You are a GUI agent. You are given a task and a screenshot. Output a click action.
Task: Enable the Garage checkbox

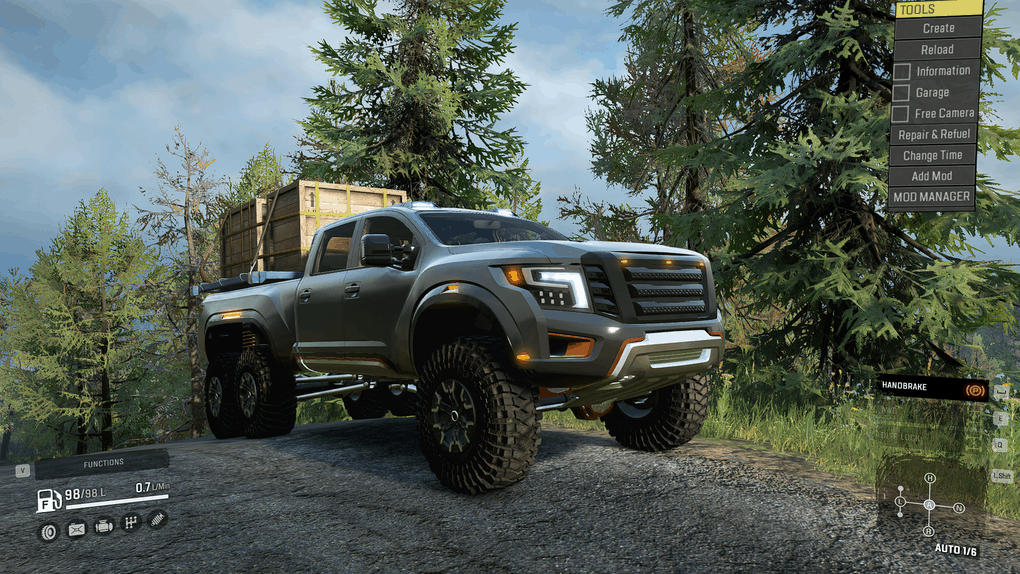(x=902, y=92)
